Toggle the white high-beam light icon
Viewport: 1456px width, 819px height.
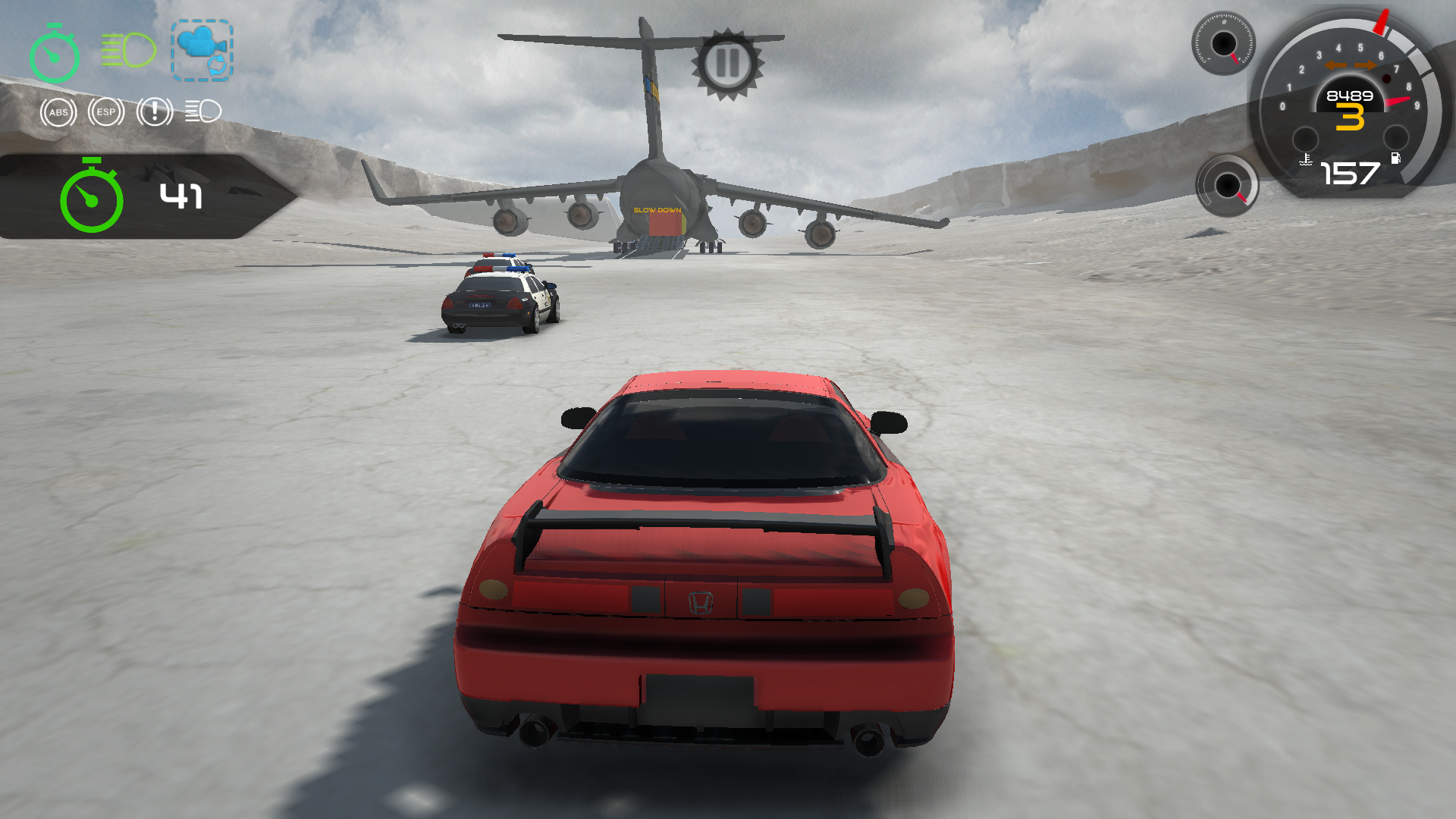point(203,111)
